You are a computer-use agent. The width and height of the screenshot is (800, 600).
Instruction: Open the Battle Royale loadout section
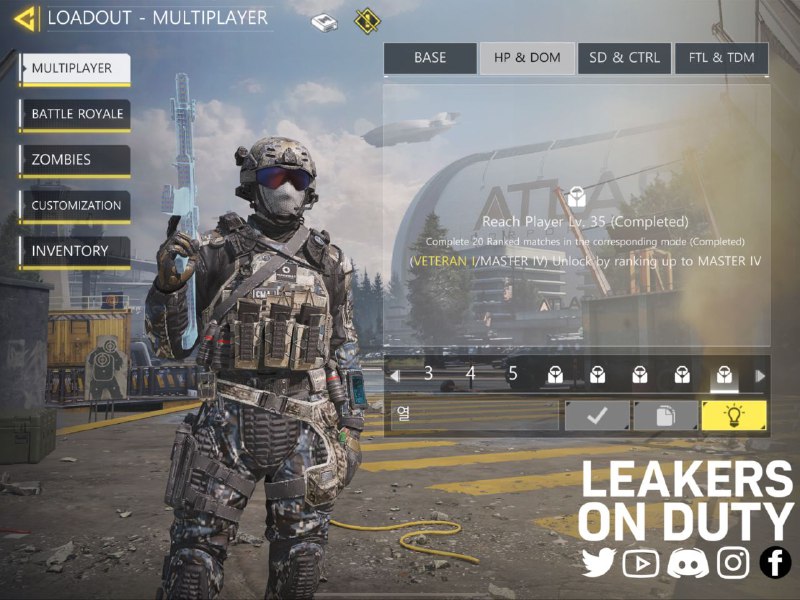pyautogui.click(x=75, y=114)
